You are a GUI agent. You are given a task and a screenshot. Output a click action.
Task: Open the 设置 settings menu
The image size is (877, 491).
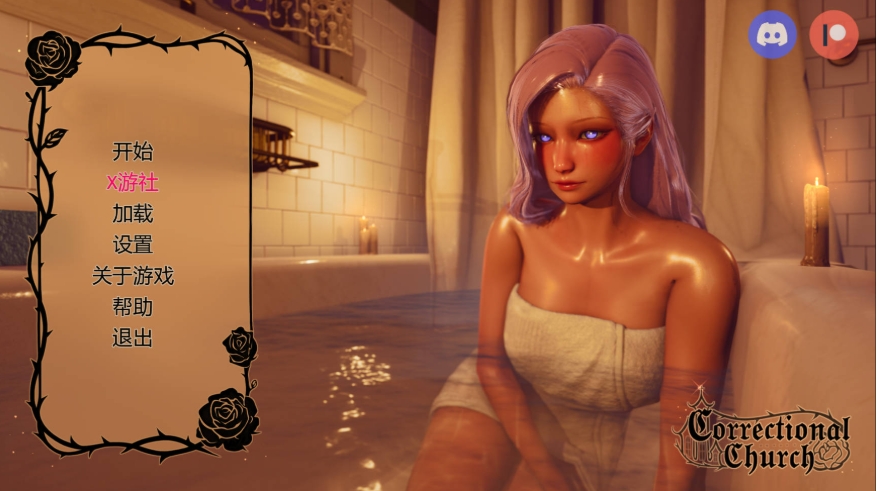tap(133, 245)
